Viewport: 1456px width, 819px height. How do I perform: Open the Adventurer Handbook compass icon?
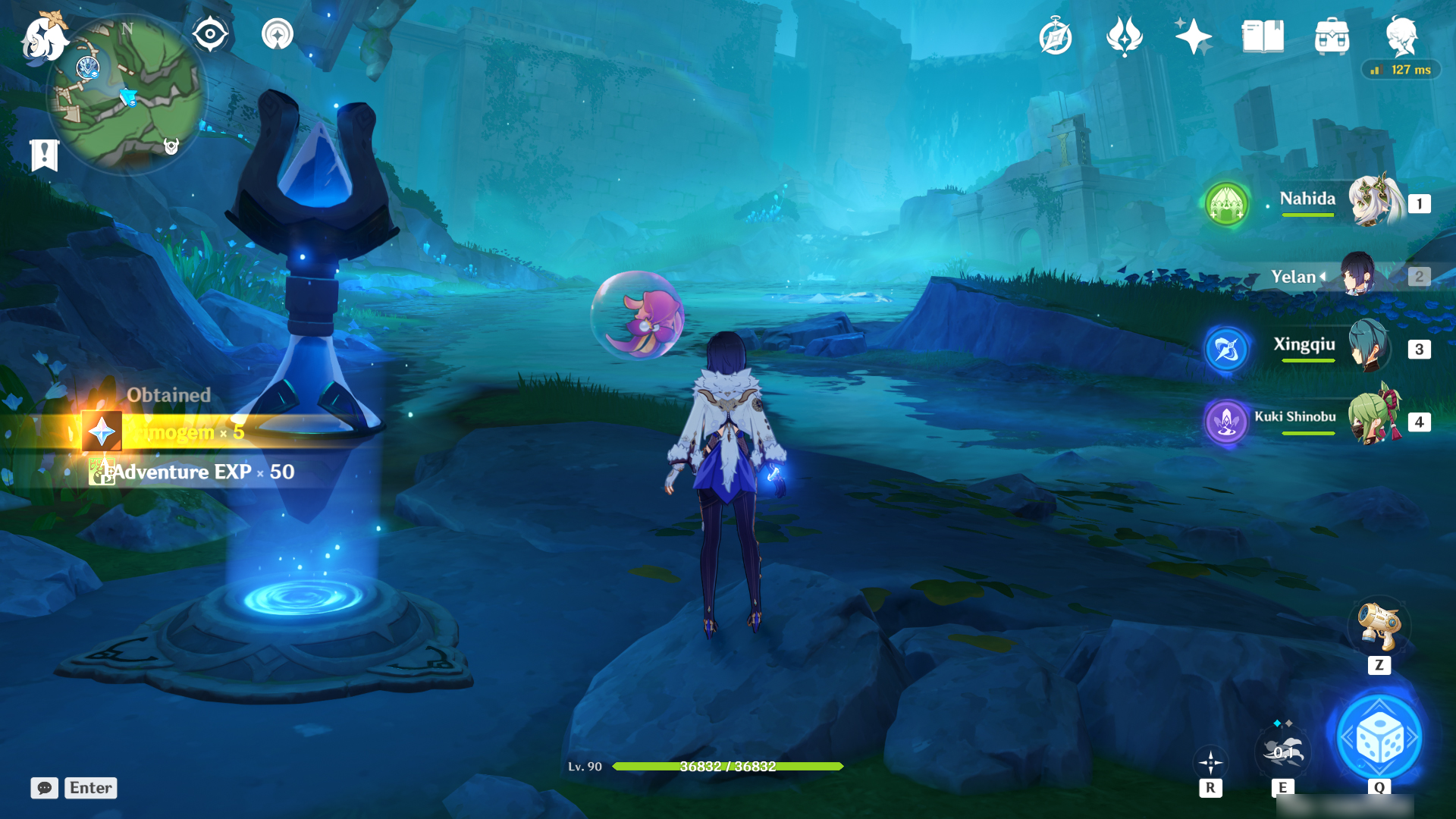tap(1056, 33)
